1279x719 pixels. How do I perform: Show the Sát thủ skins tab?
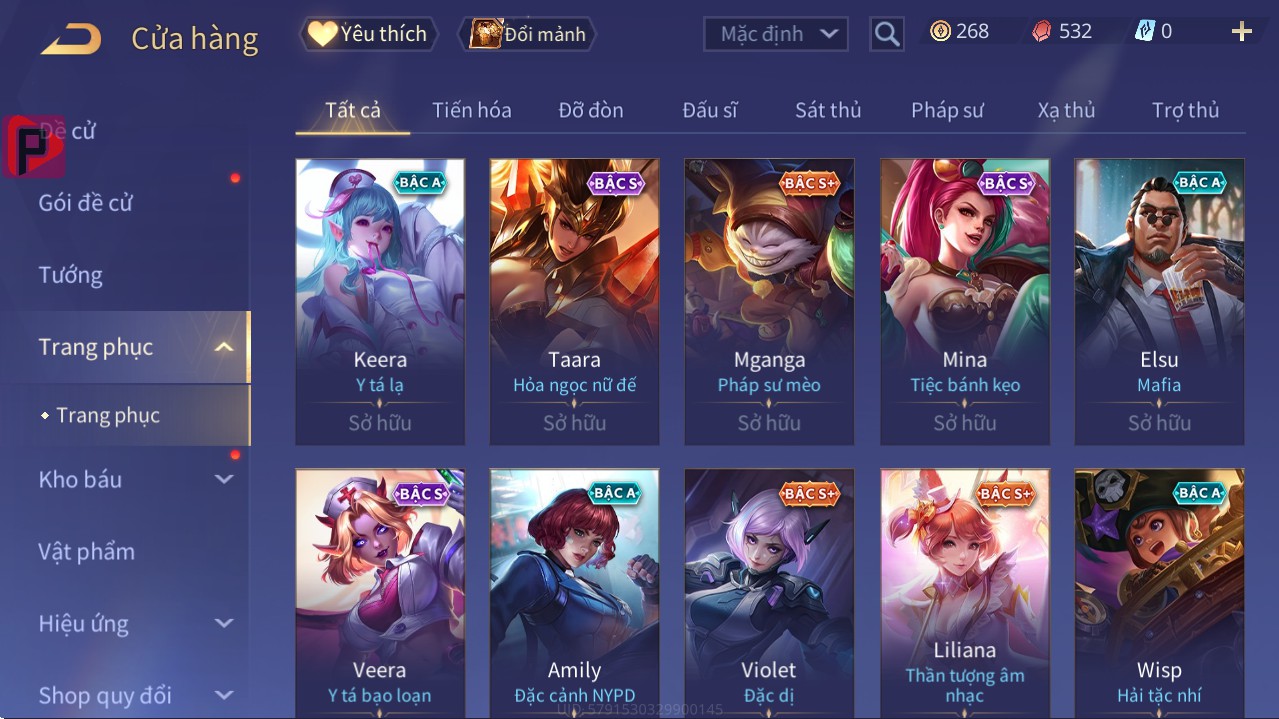(828, 110)
